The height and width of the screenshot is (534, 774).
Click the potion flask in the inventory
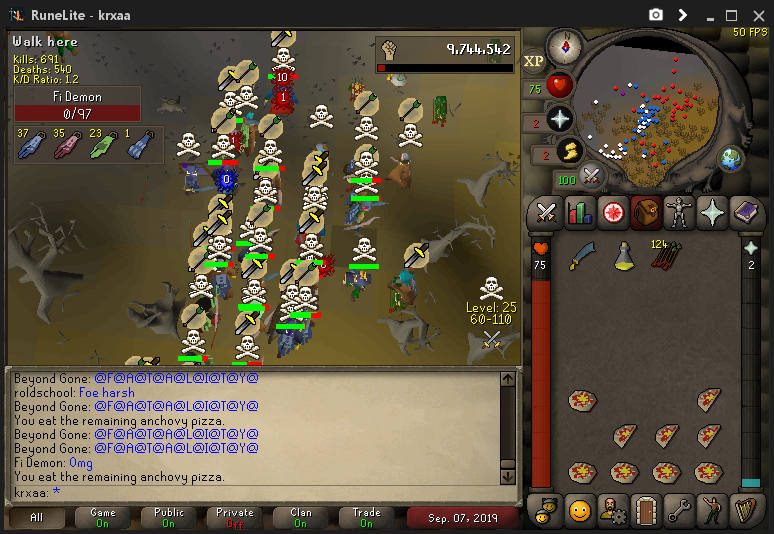tap(624, 257)
